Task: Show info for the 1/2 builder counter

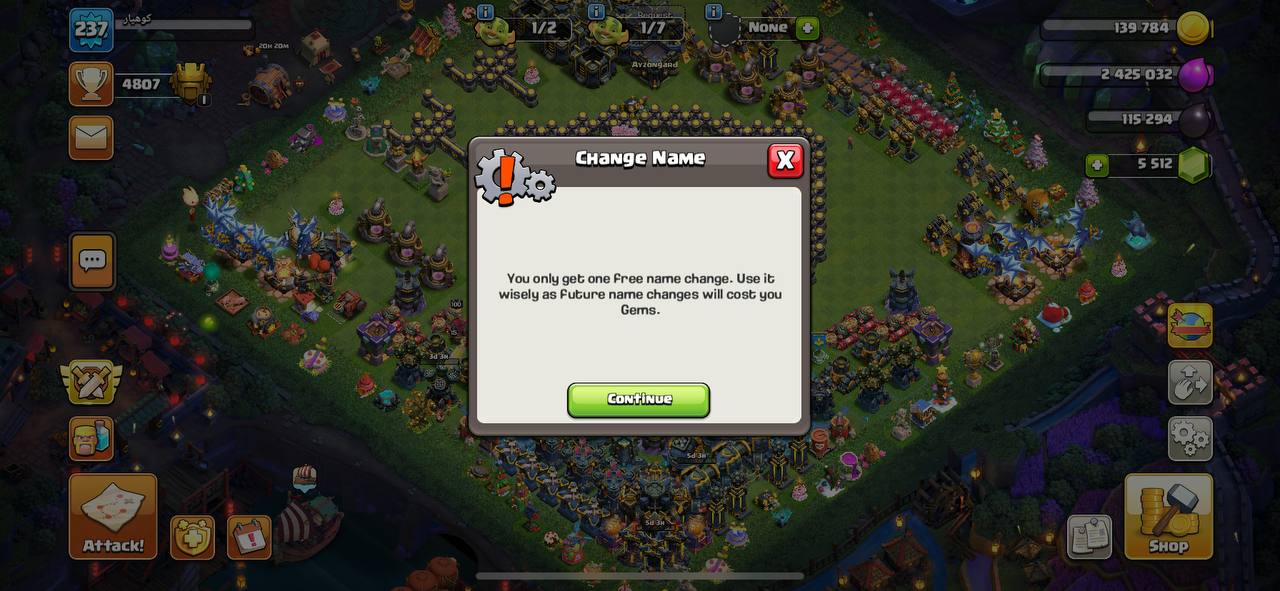Action: click(486, 12)
